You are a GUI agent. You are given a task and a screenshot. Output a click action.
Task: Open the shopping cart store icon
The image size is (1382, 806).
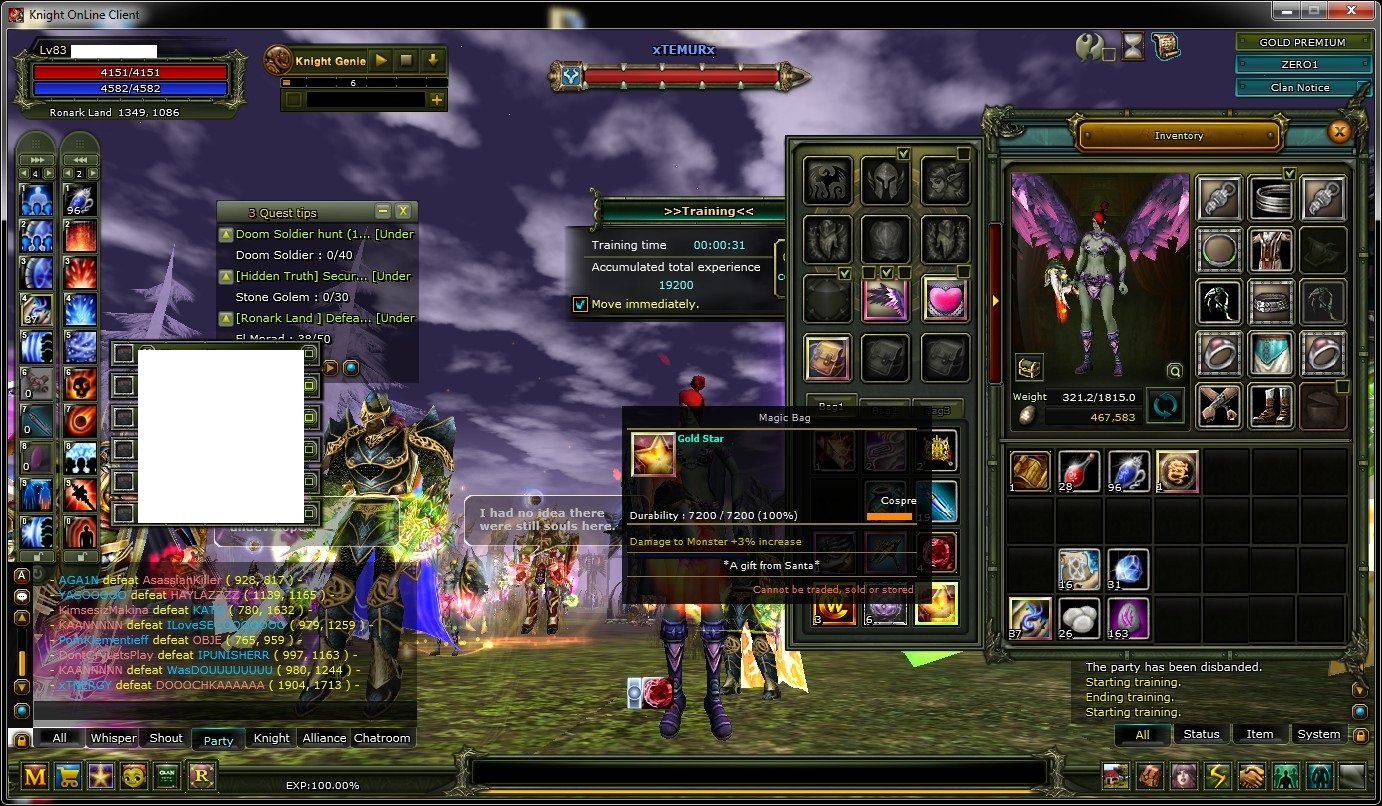pos(69,776)
